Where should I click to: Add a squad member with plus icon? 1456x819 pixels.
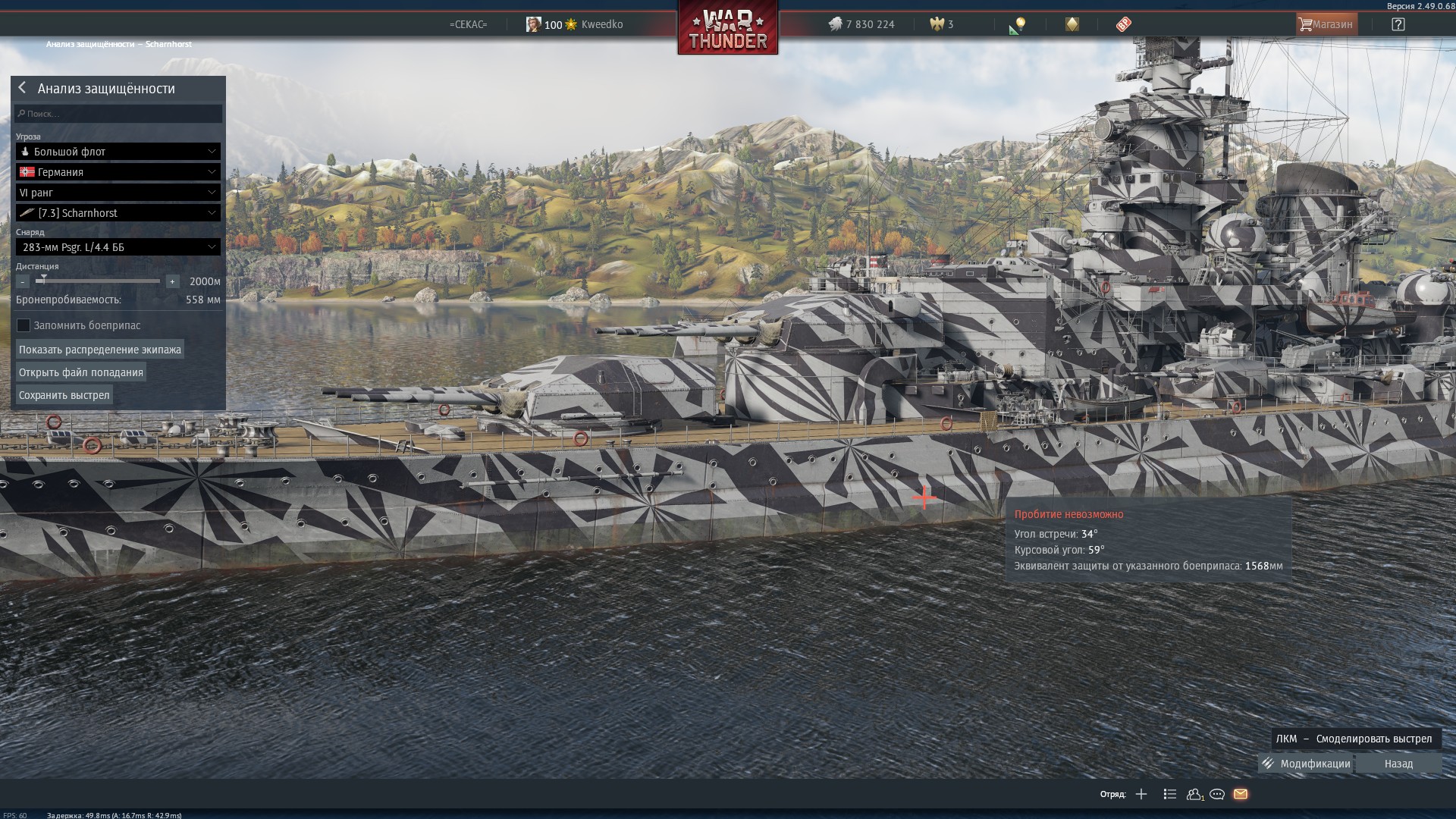(1141, 794)
